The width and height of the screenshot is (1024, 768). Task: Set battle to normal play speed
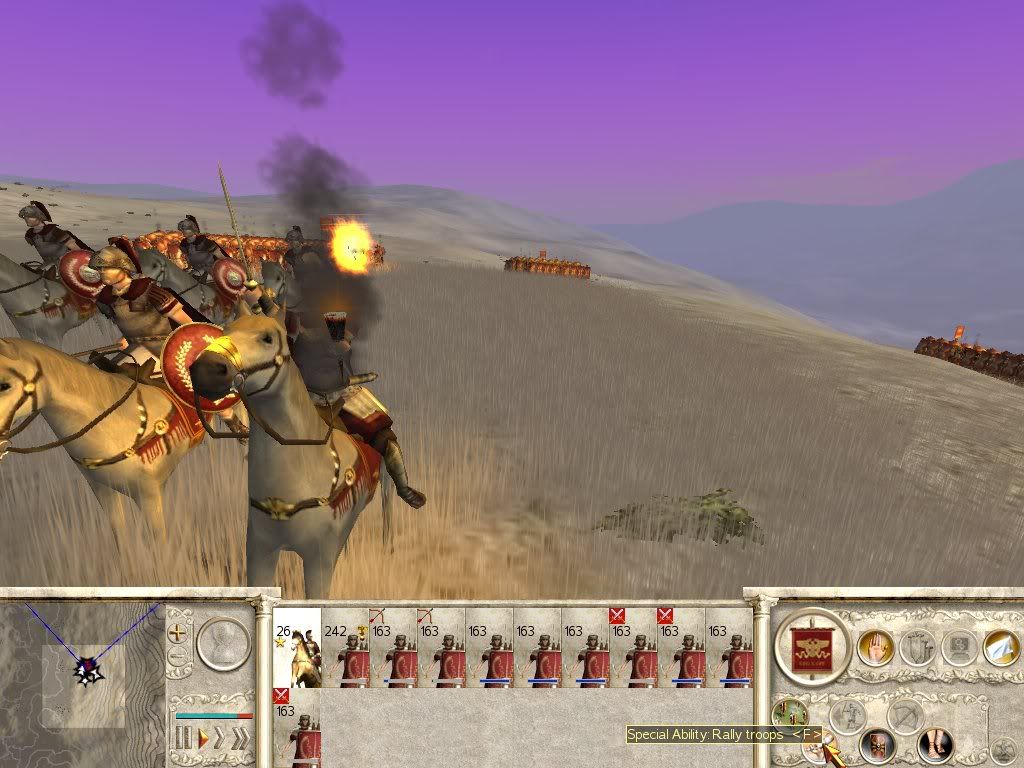click(x=203, y=738)
